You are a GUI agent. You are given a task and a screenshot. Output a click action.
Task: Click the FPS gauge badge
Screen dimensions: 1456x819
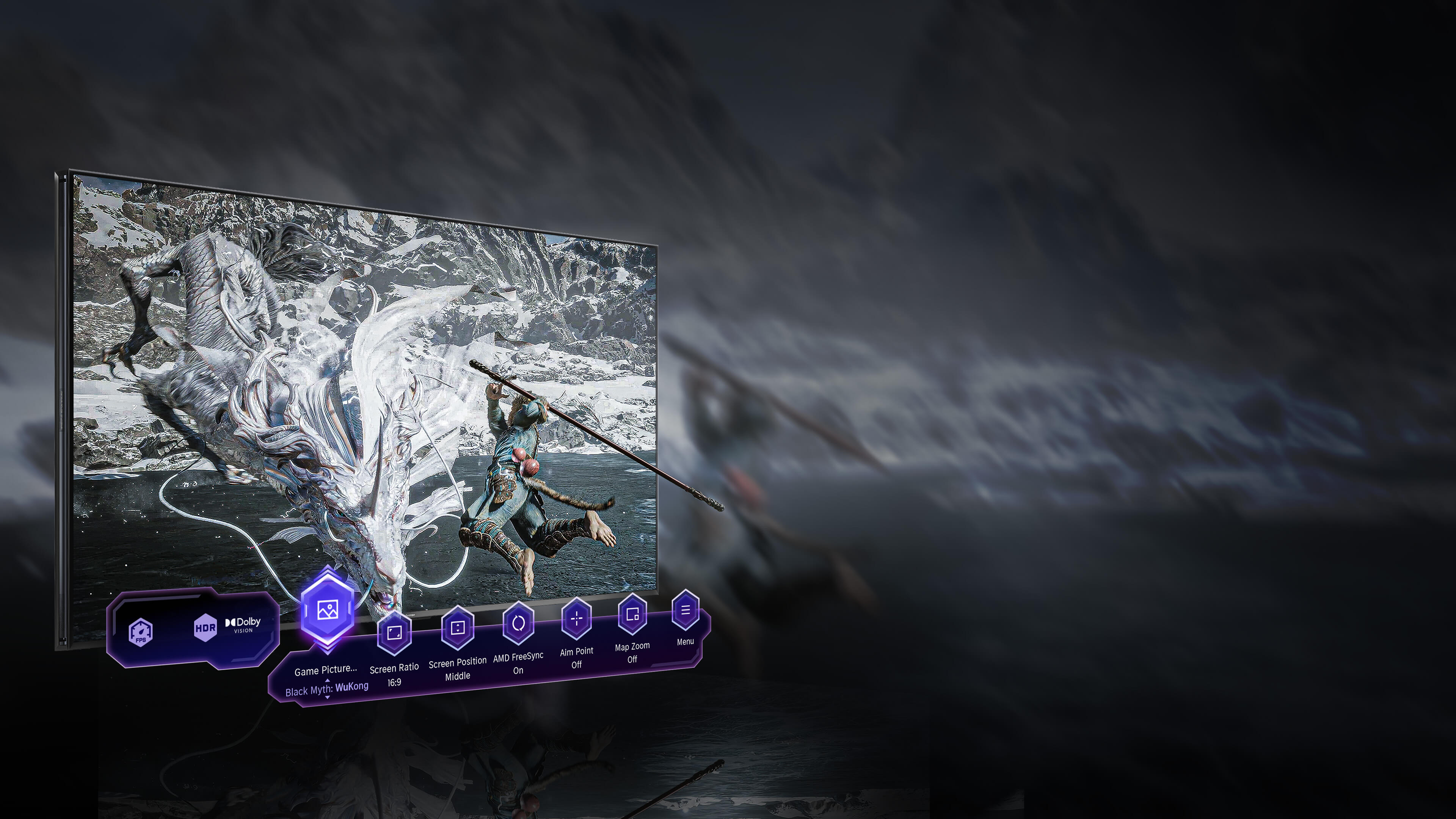[x=140, y=632]
